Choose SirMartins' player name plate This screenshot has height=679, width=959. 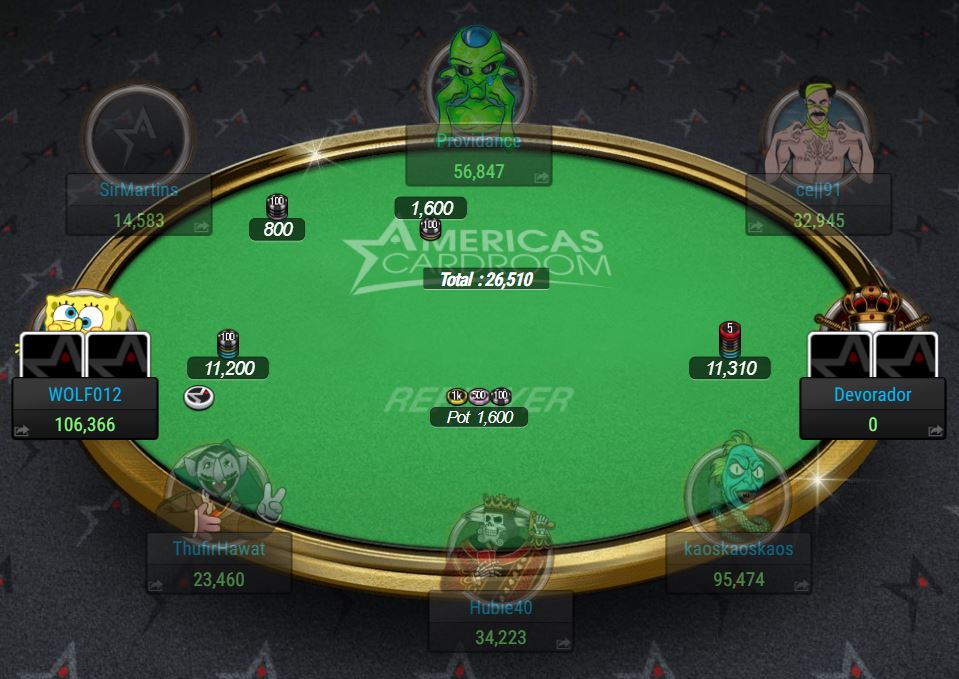click(138, 205)
